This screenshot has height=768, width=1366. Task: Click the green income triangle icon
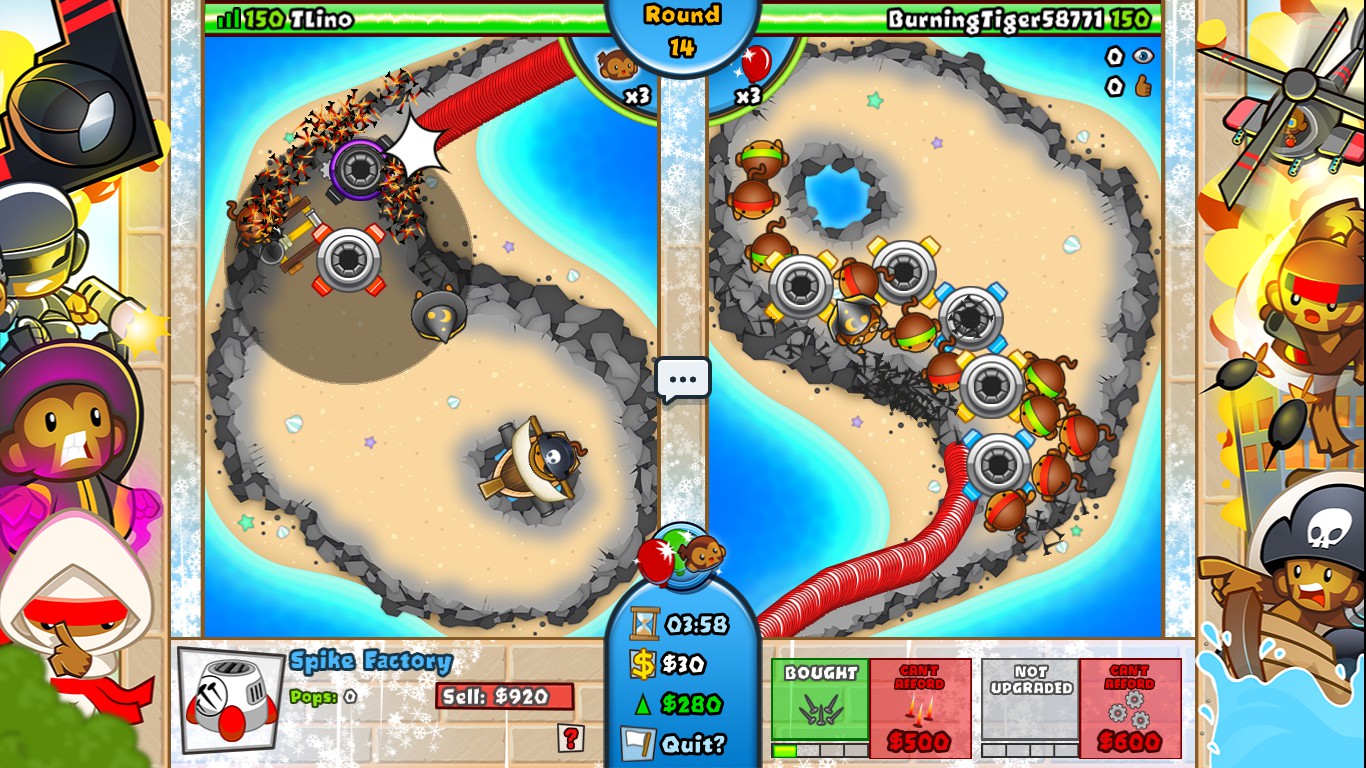tap(643, 703)
